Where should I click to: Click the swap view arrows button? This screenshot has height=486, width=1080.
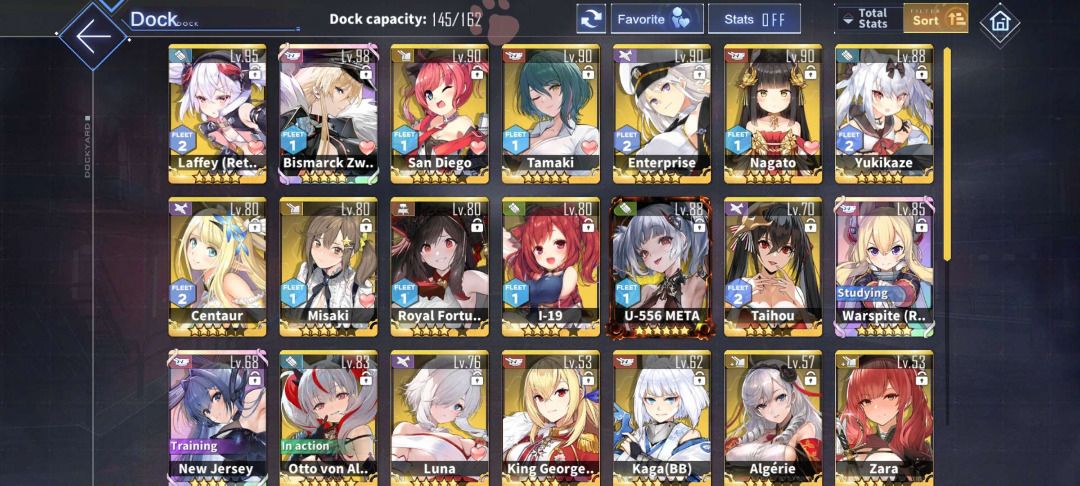591,19
